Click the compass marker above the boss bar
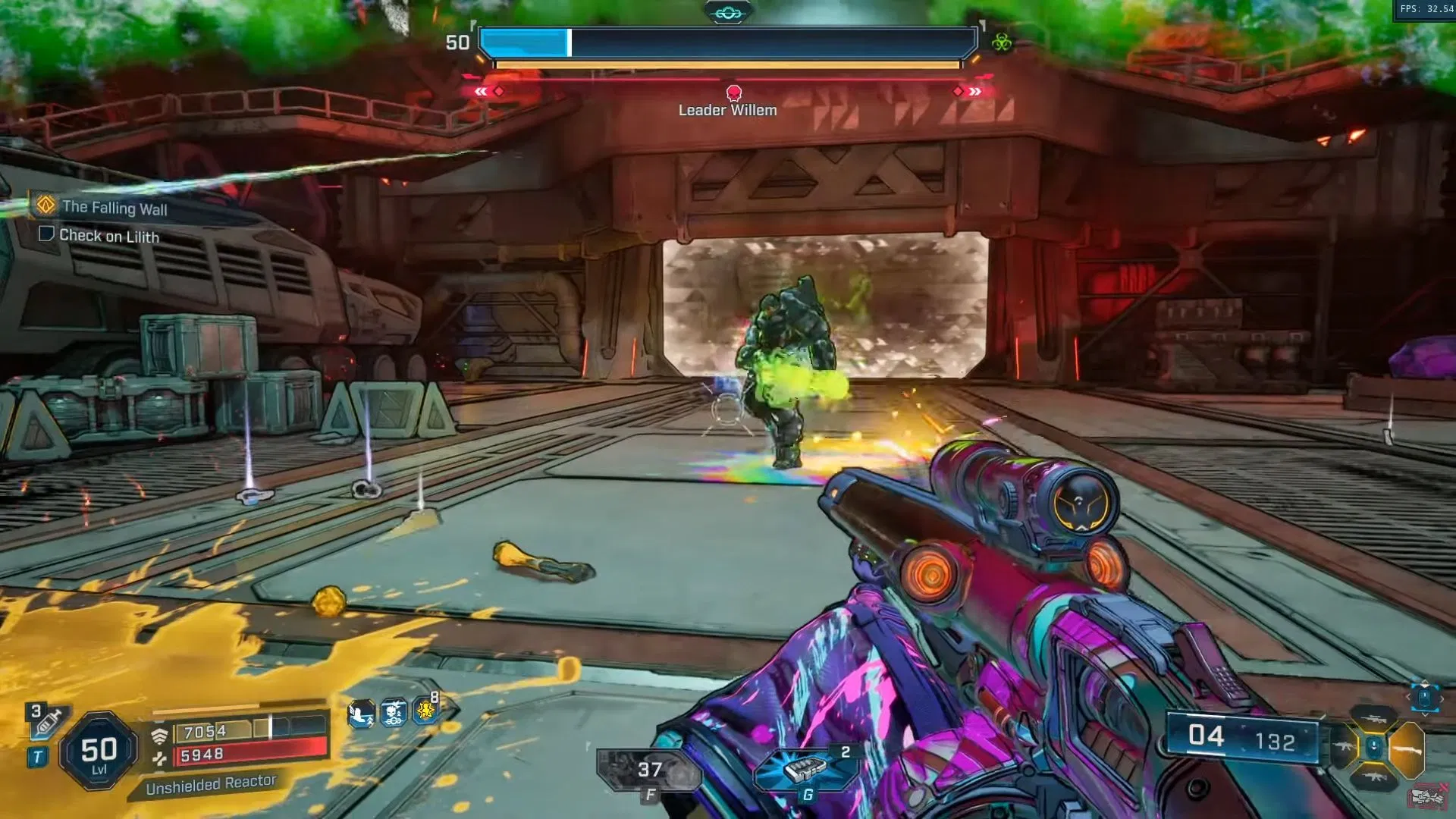The height and width of the screenshot is (819, 1456). 728,12
